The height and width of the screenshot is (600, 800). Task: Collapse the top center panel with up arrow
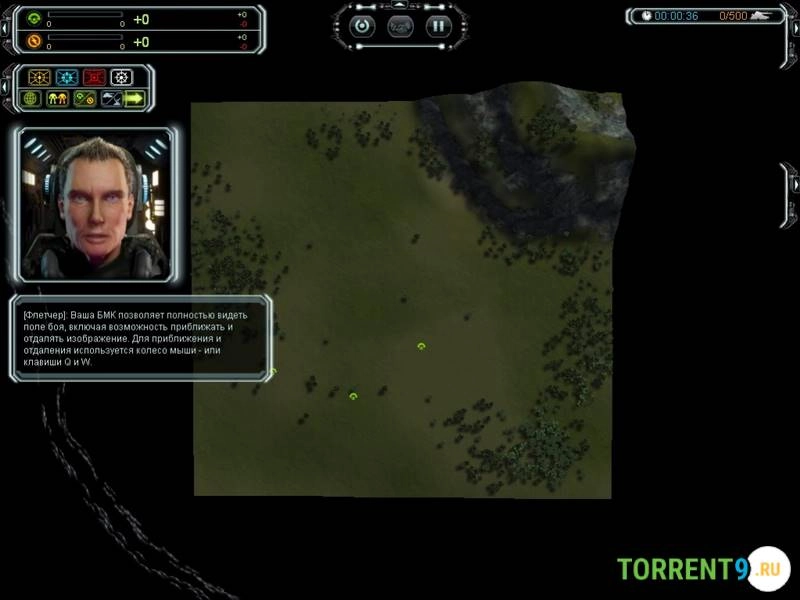point(400,5)
